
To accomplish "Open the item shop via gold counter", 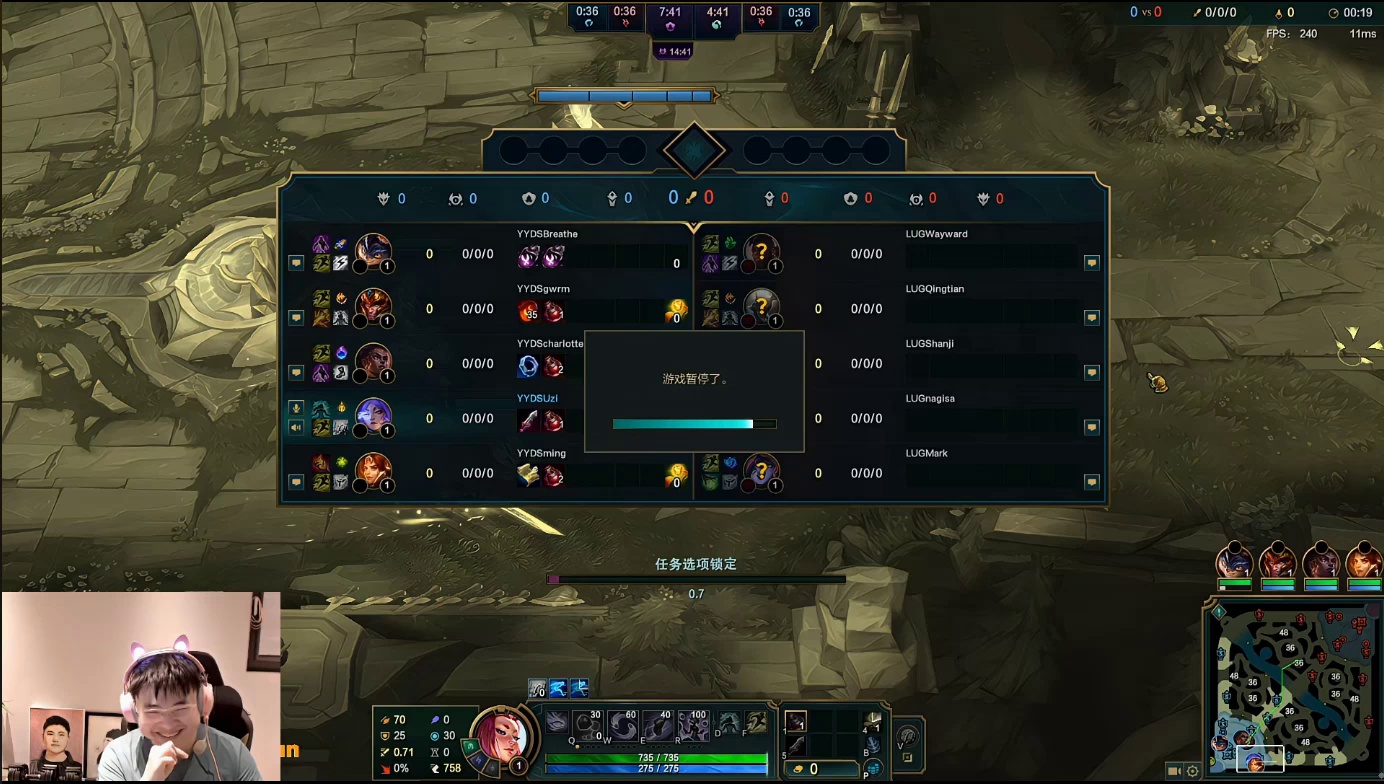I will point(812,769).
